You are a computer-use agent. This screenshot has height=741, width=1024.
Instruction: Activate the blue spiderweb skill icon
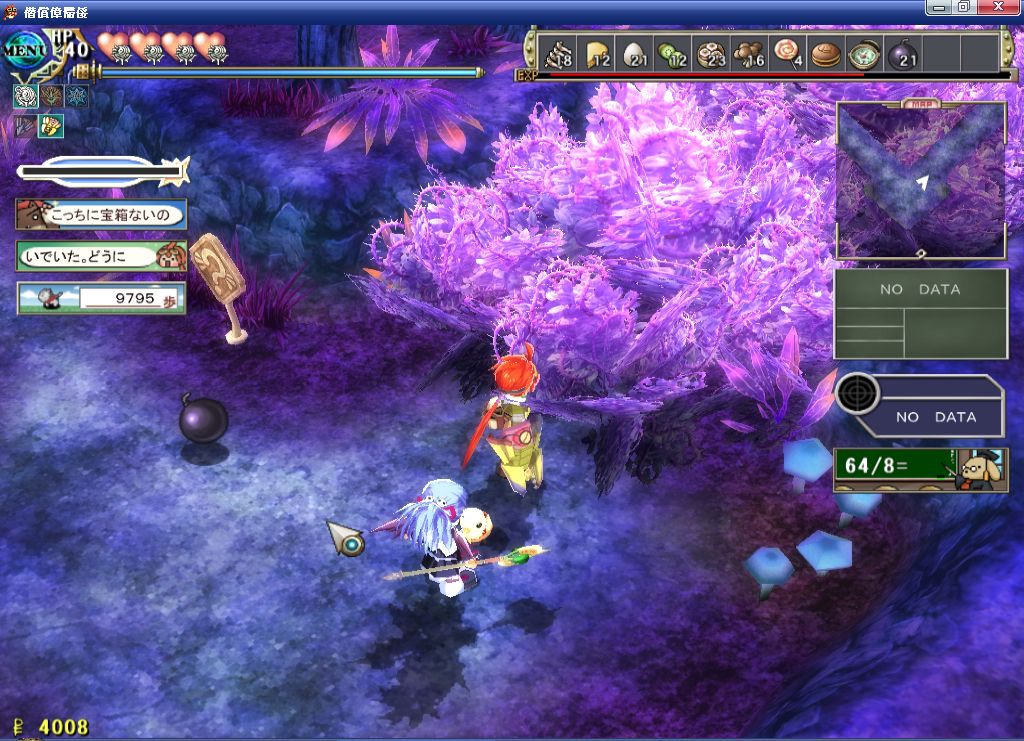tap(76, 96)
